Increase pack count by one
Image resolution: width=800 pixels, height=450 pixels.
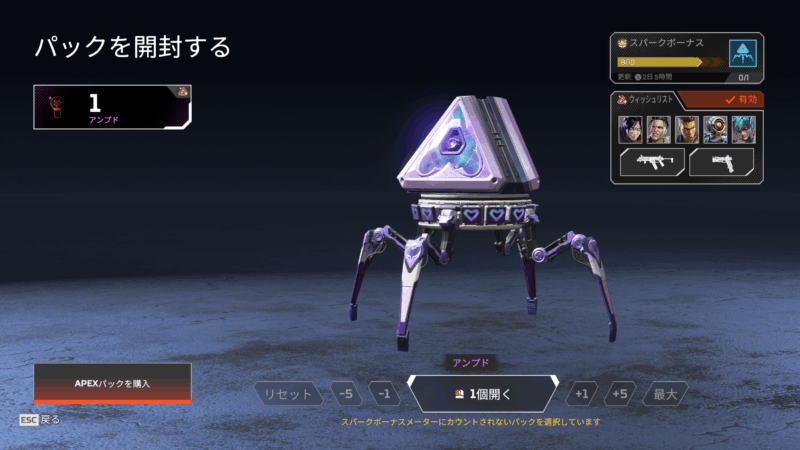coord(583,394)
